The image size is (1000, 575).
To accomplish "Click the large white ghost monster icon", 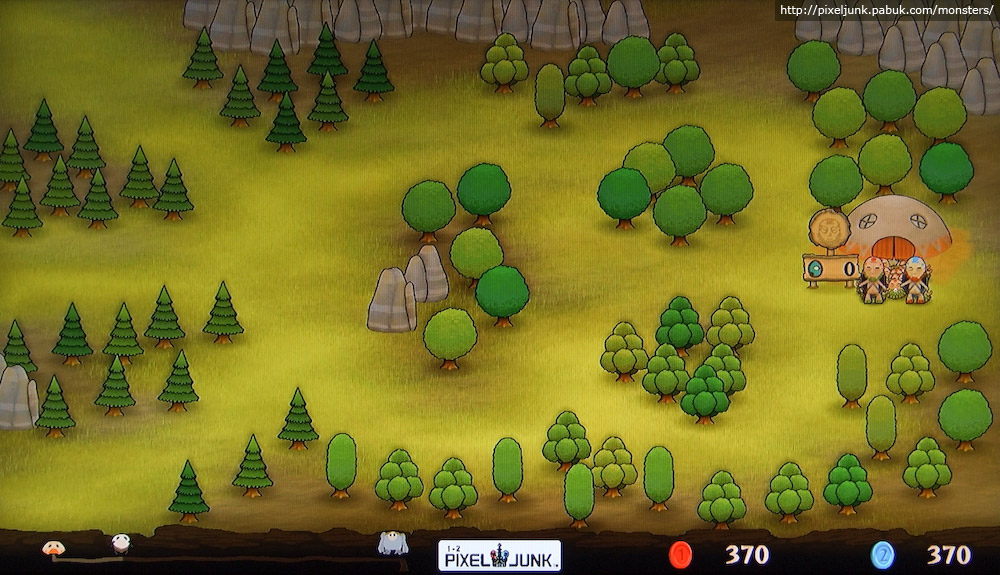I will click(391, 544).
